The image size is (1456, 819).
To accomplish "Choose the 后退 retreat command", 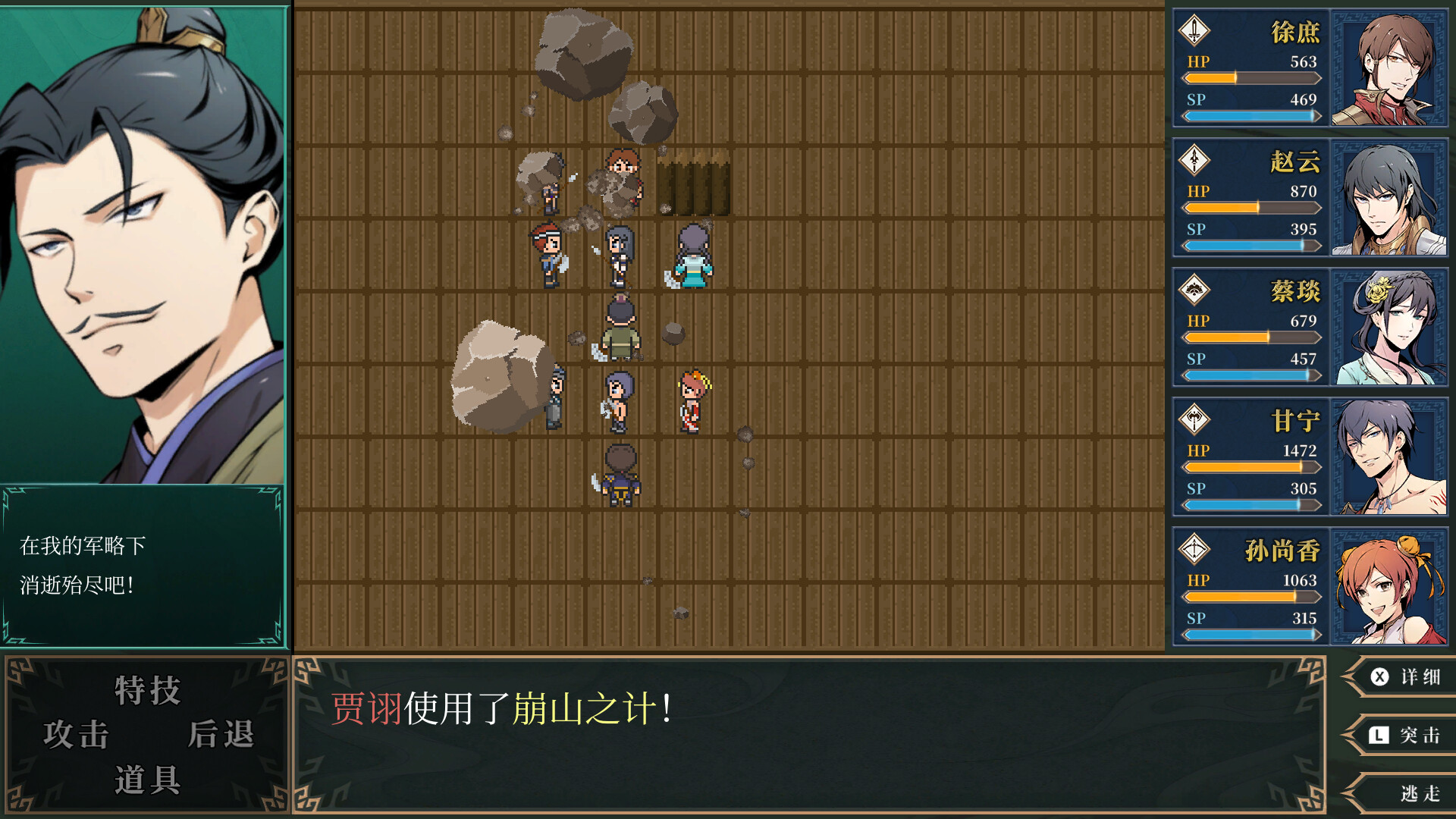I will pyautogui.click(x=220, y=735).
